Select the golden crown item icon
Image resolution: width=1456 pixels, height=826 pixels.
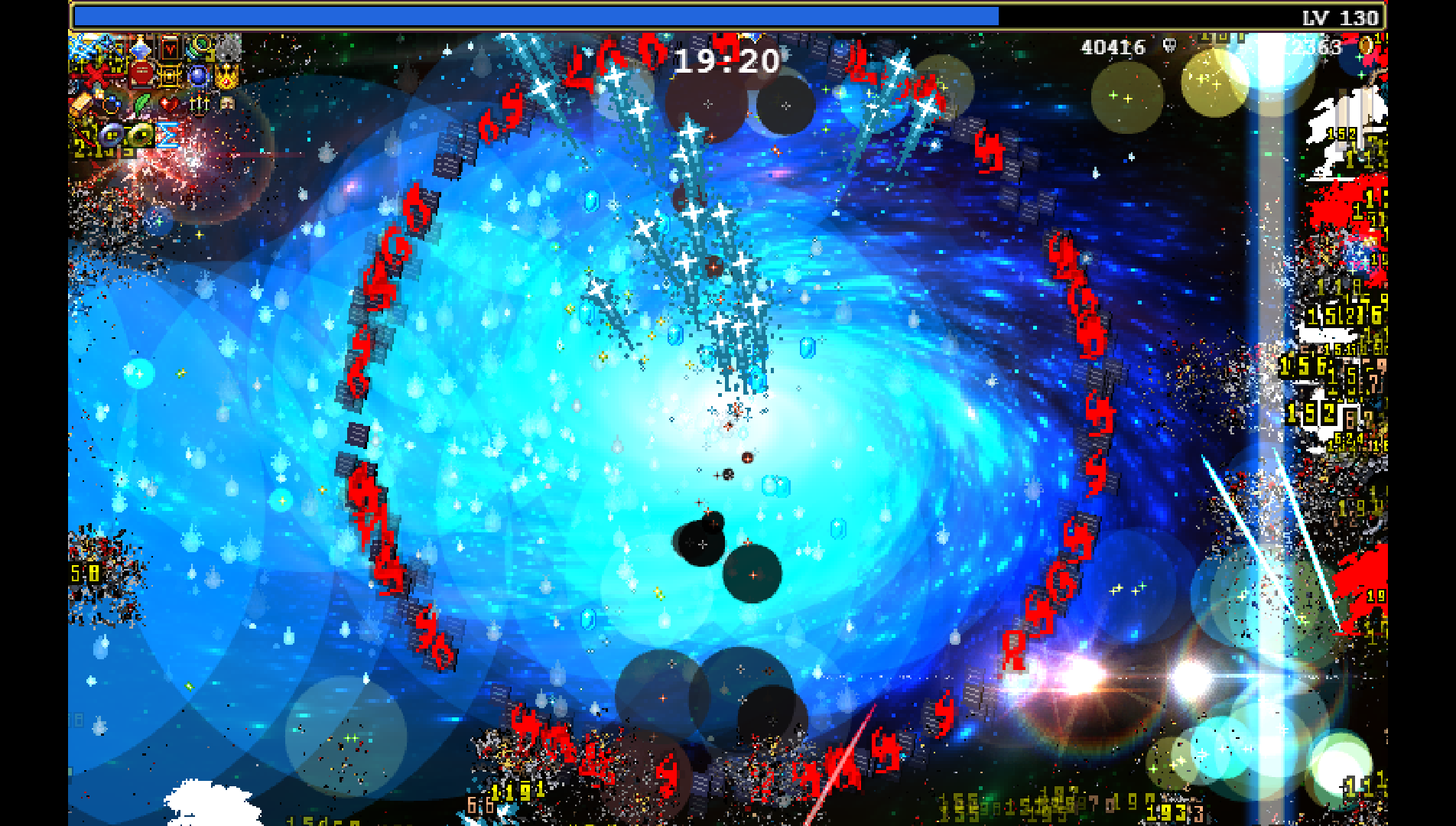[227, 76]
